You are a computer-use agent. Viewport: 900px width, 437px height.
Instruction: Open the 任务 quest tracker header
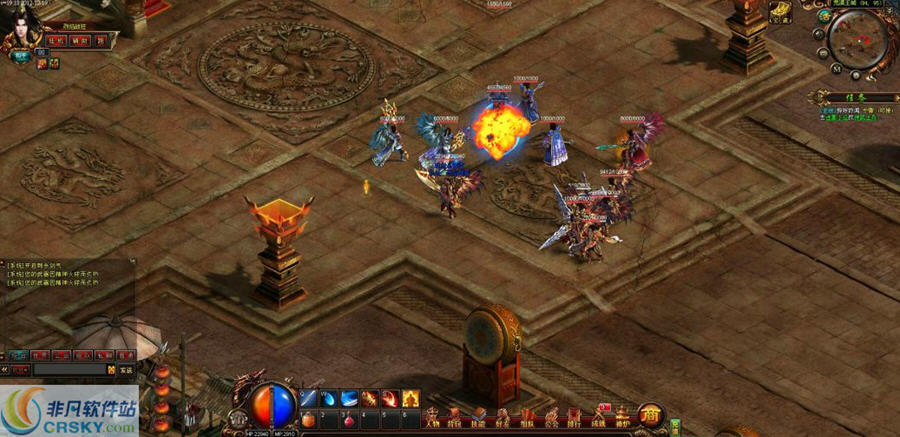click(x=847, y=97)
